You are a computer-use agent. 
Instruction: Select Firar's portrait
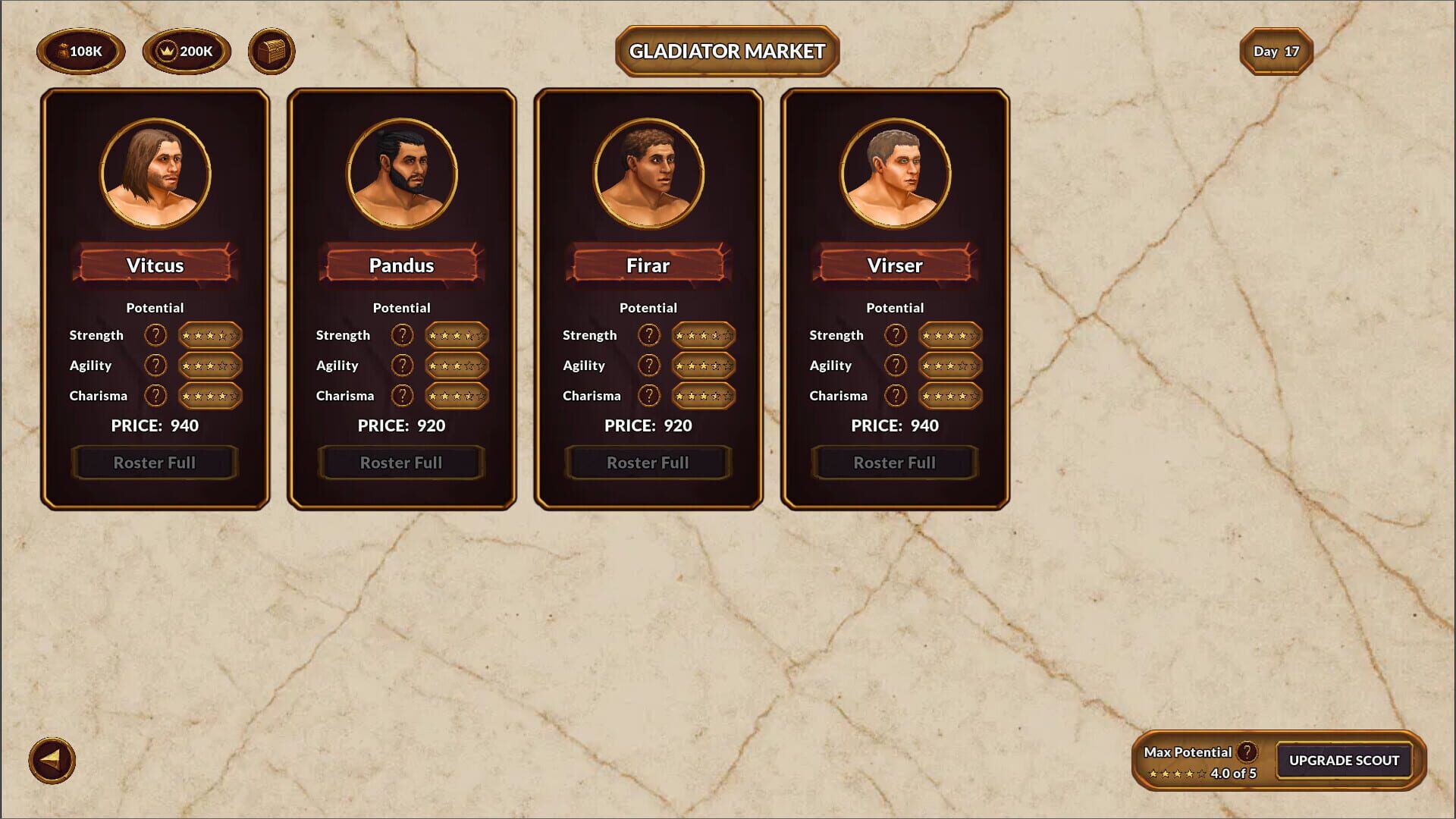pos(648,173)
